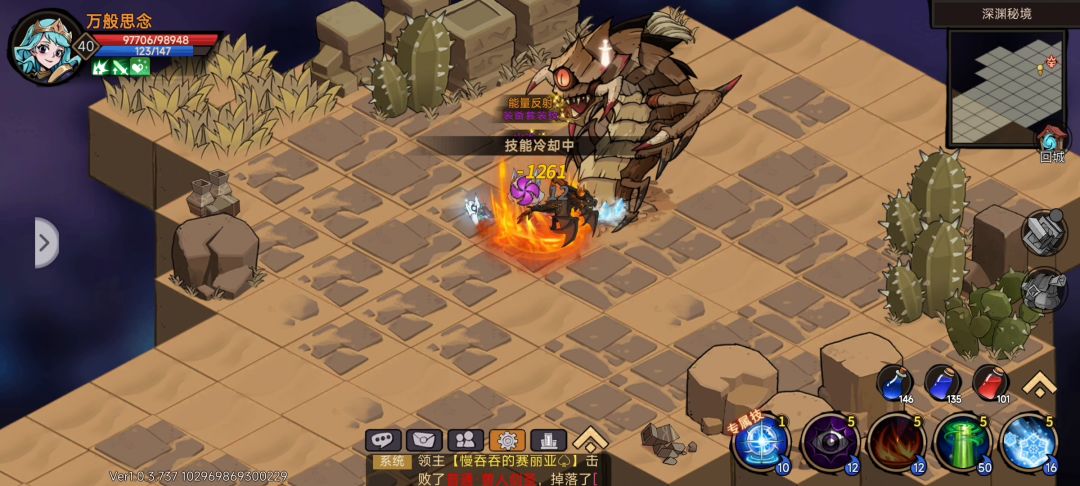This screenshot has width=1080, height=486.
Task: Tap the 回城 return-to-town portal button
Action: [1052, 142]
